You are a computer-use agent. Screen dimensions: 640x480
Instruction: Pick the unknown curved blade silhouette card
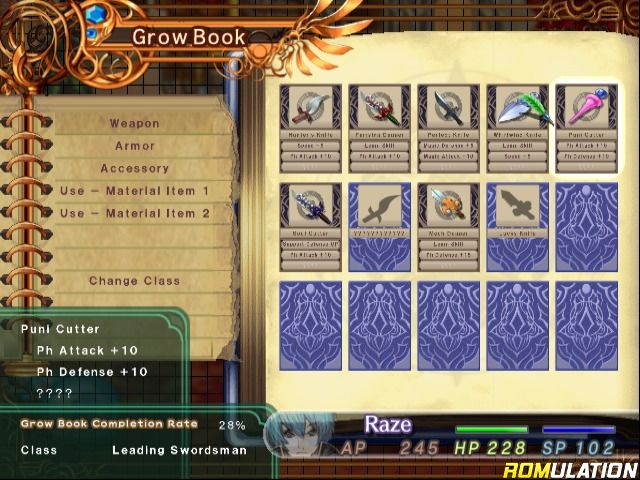pos(379,226)
